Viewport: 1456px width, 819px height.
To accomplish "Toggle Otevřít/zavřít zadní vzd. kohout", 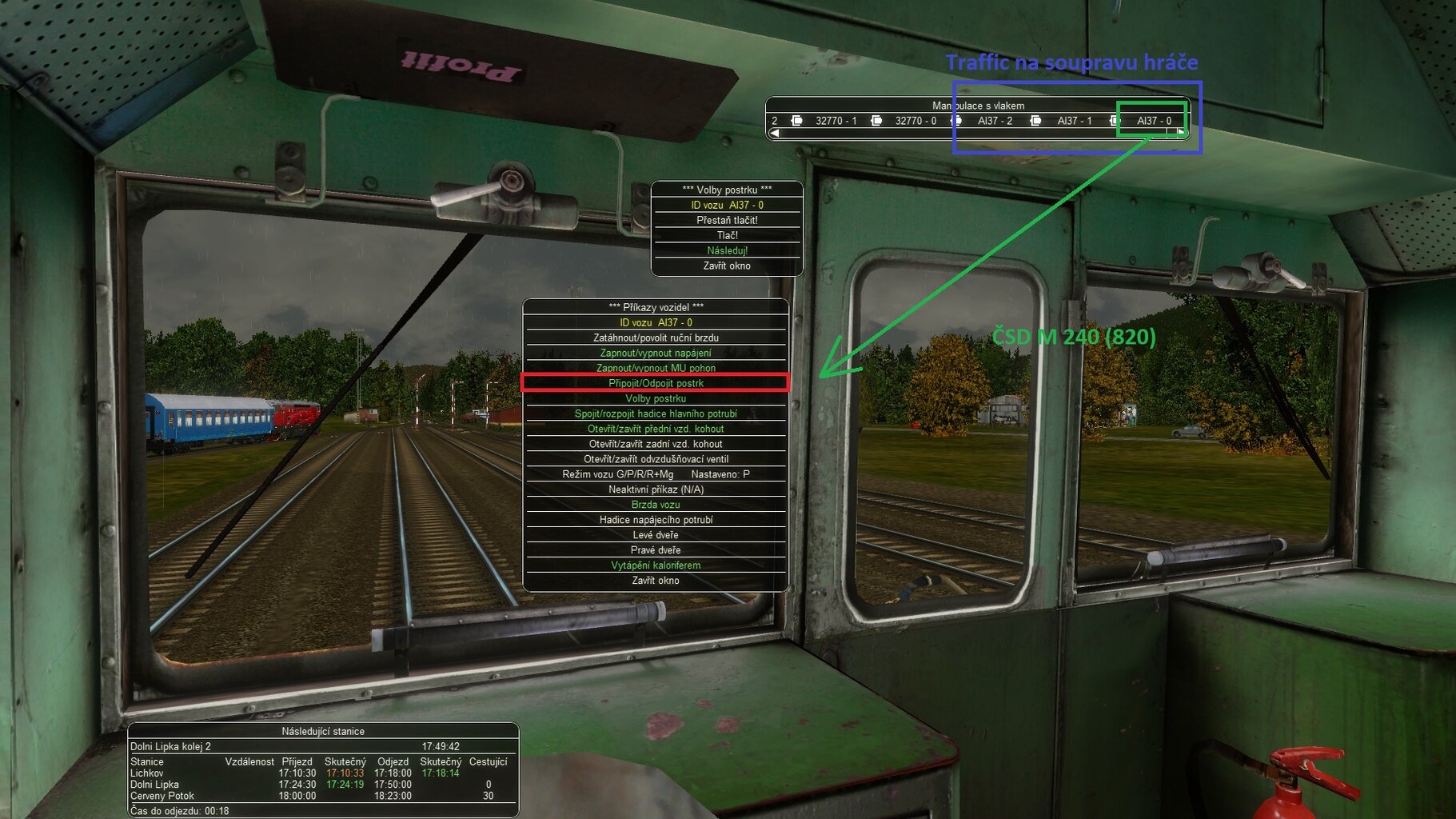I will point(656,444).
